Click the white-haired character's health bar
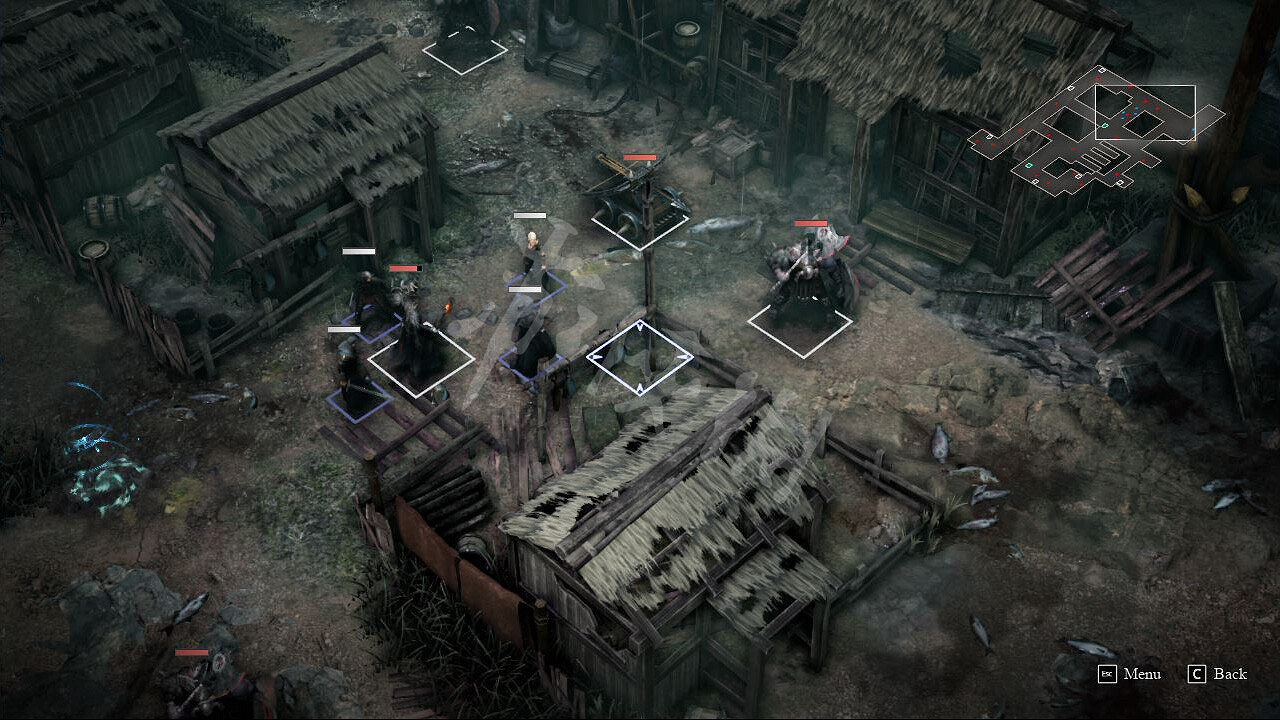Screen dimensions: 1280x720 point(528,214)
